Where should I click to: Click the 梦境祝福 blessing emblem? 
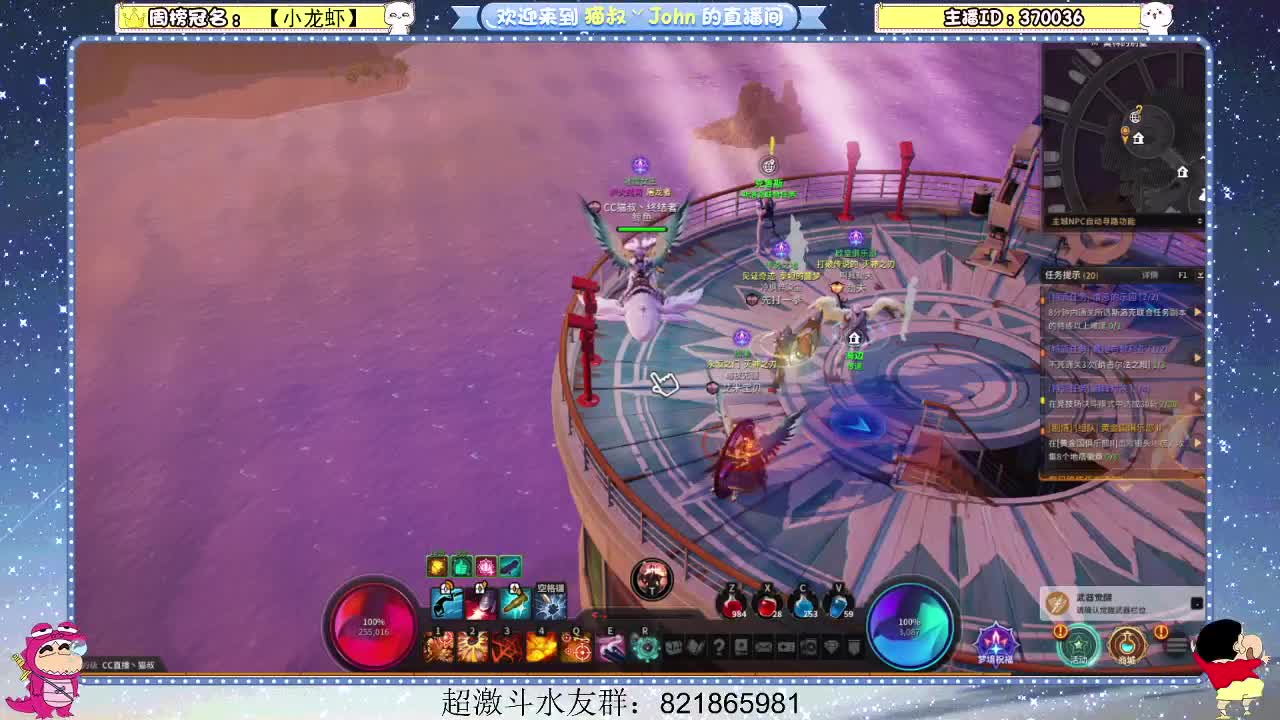pos(994,641)
